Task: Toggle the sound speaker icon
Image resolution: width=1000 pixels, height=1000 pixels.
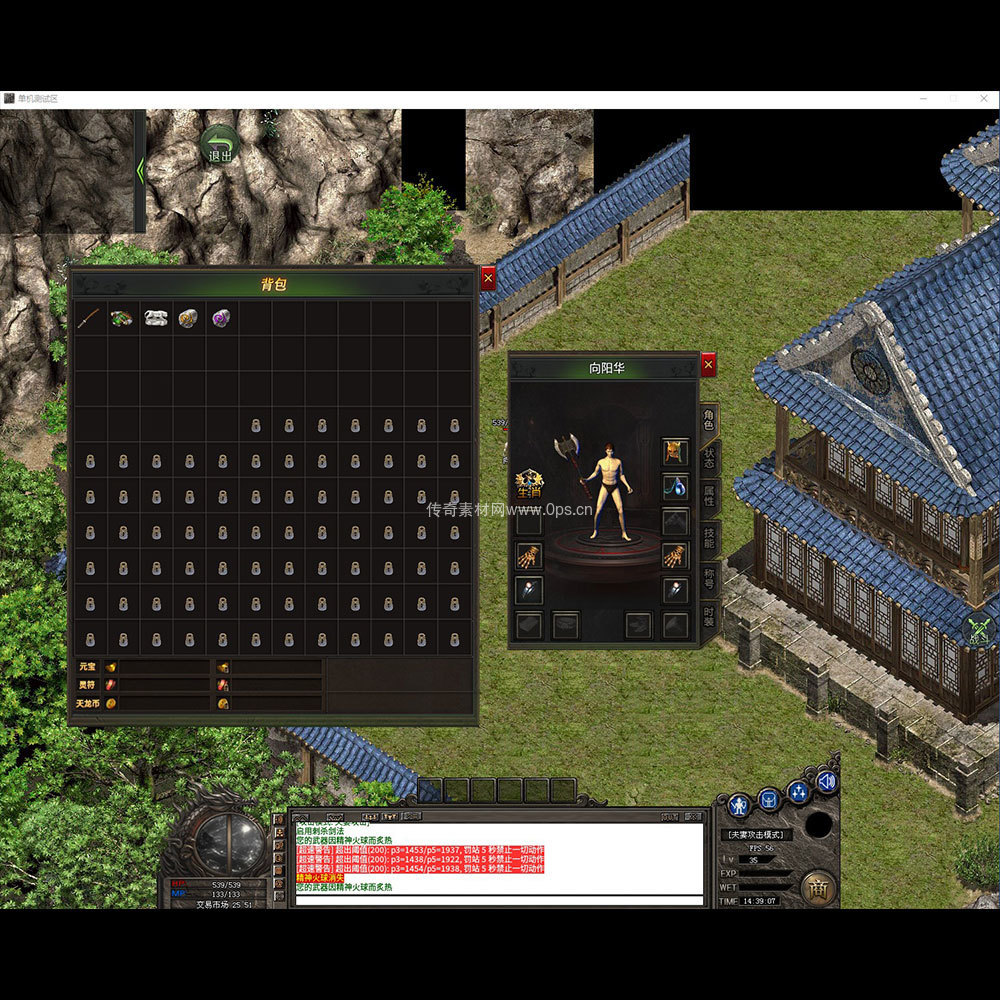Action: (826, 782)
